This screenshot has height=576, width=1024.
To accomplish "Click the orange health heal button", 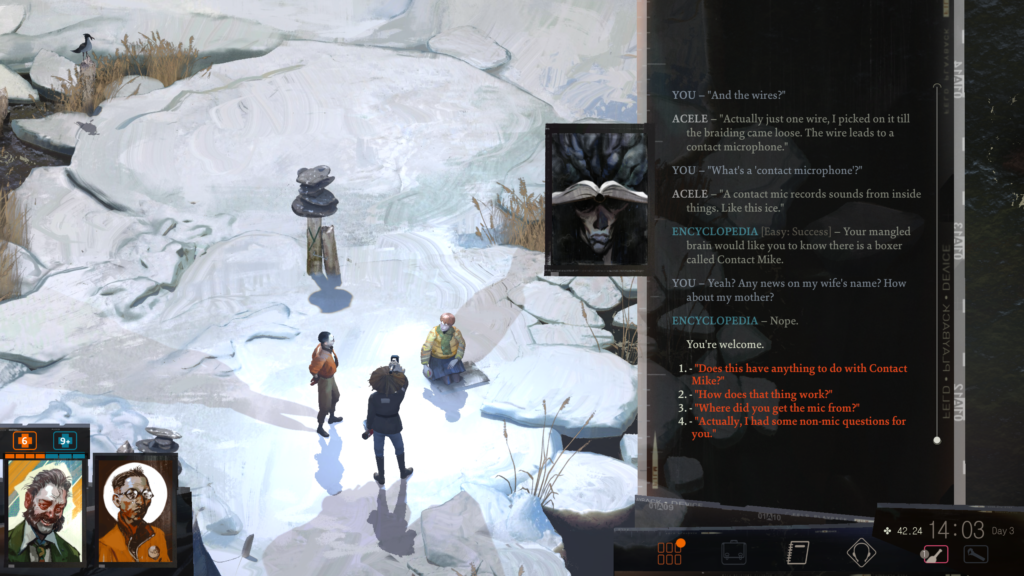I will click(24, 440).
